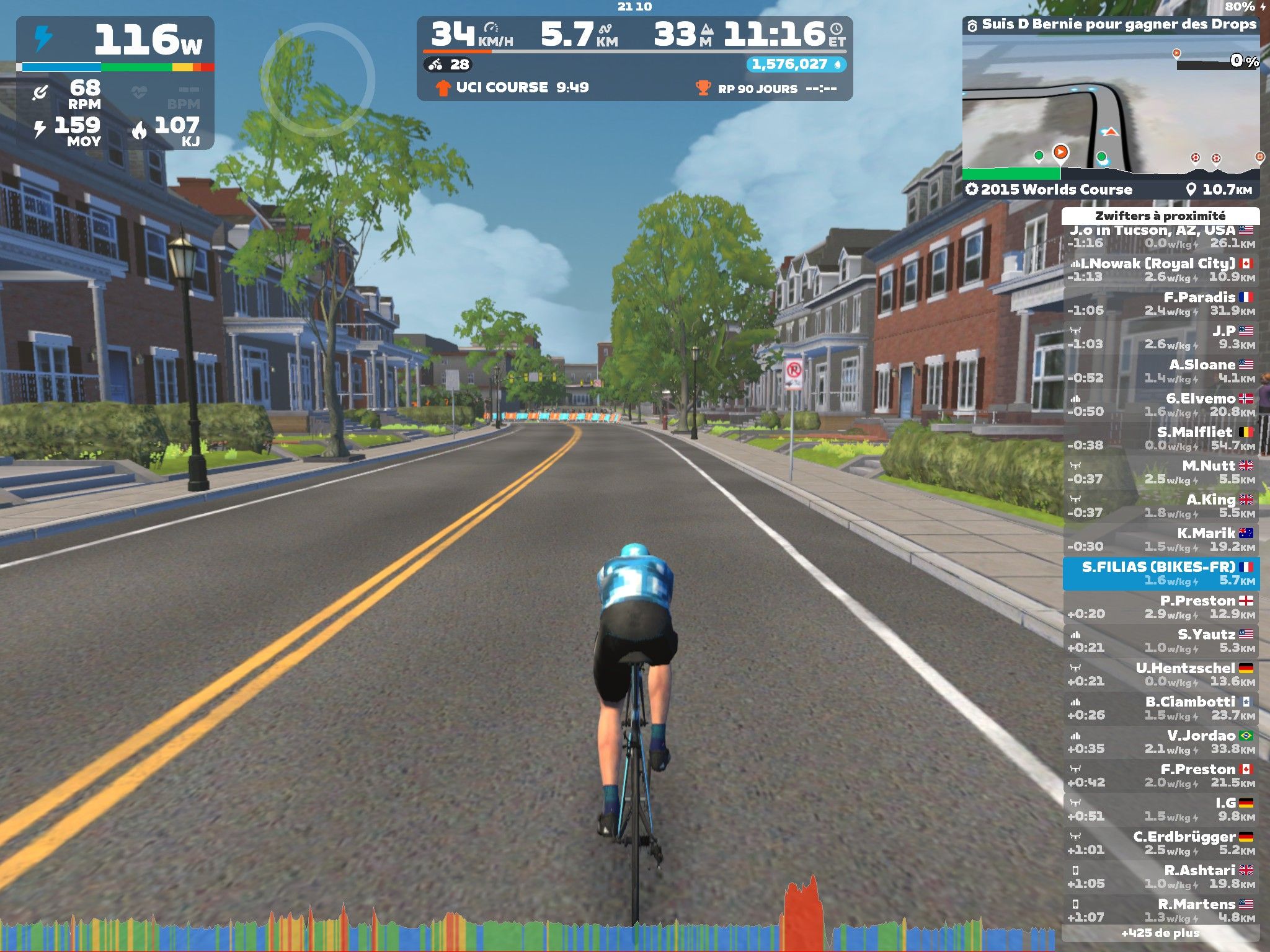The image size is (1270, 952).
Task: Choose rider A.Sloane from nearby list
Action: tap(1161, 371)
